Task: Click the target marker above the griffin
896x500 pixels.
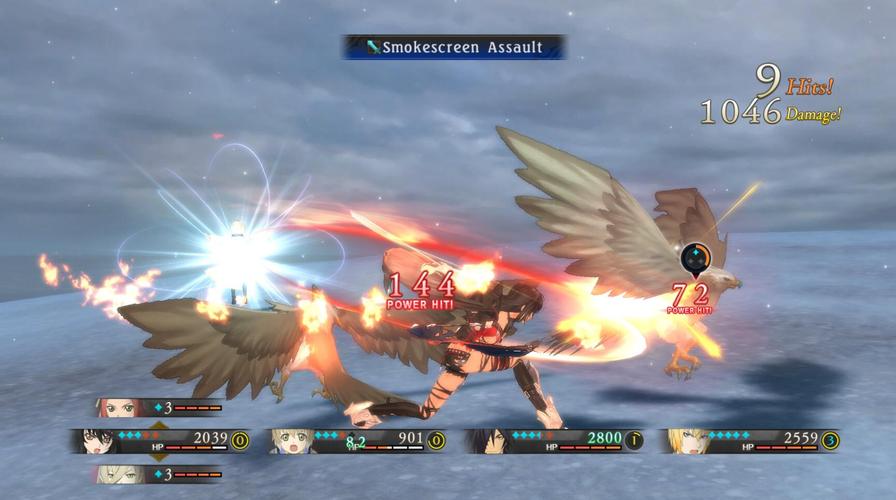Action: tap(695, 259)
